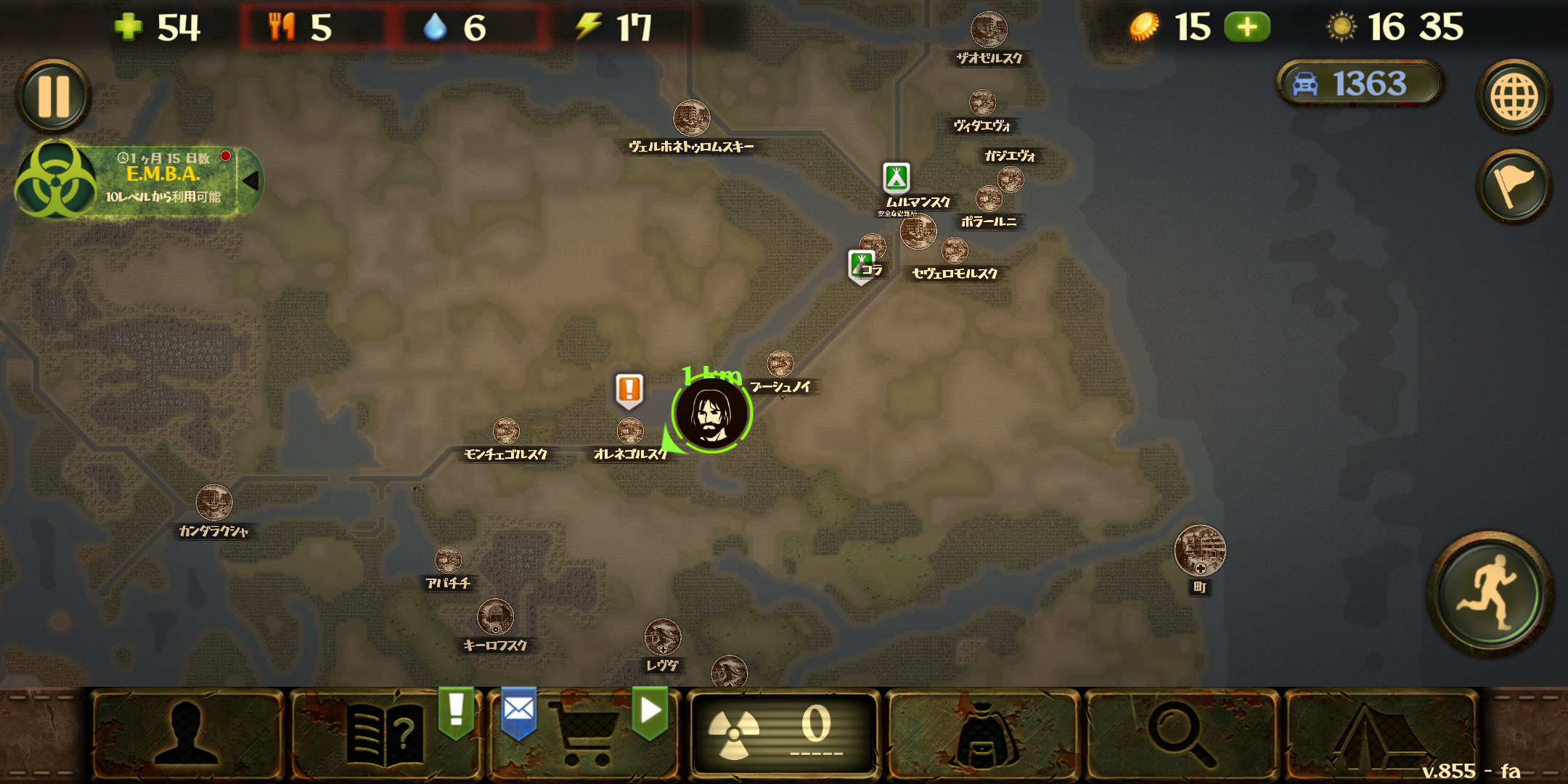Open the backpack inventory
The width and height of the screenshot is (1568, 784).
pyautogui.click(x=983, y=735)
